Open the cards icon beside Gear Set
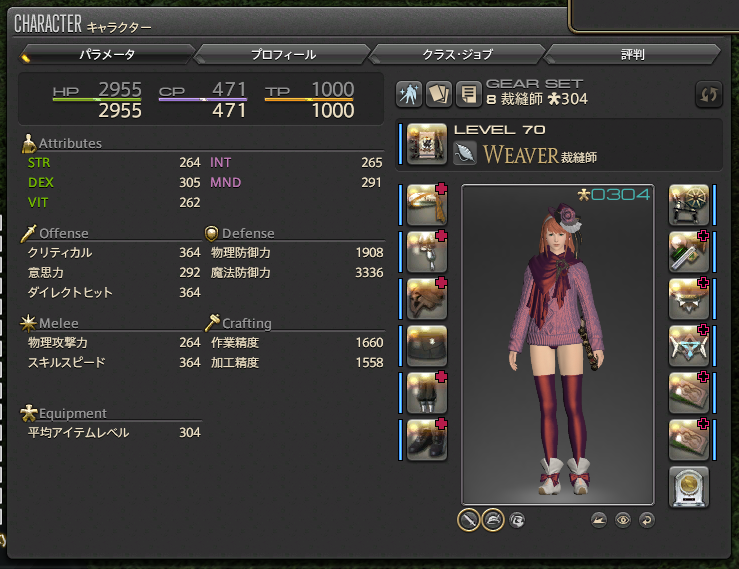Viewport: 739px width, 569px height. 438,94
